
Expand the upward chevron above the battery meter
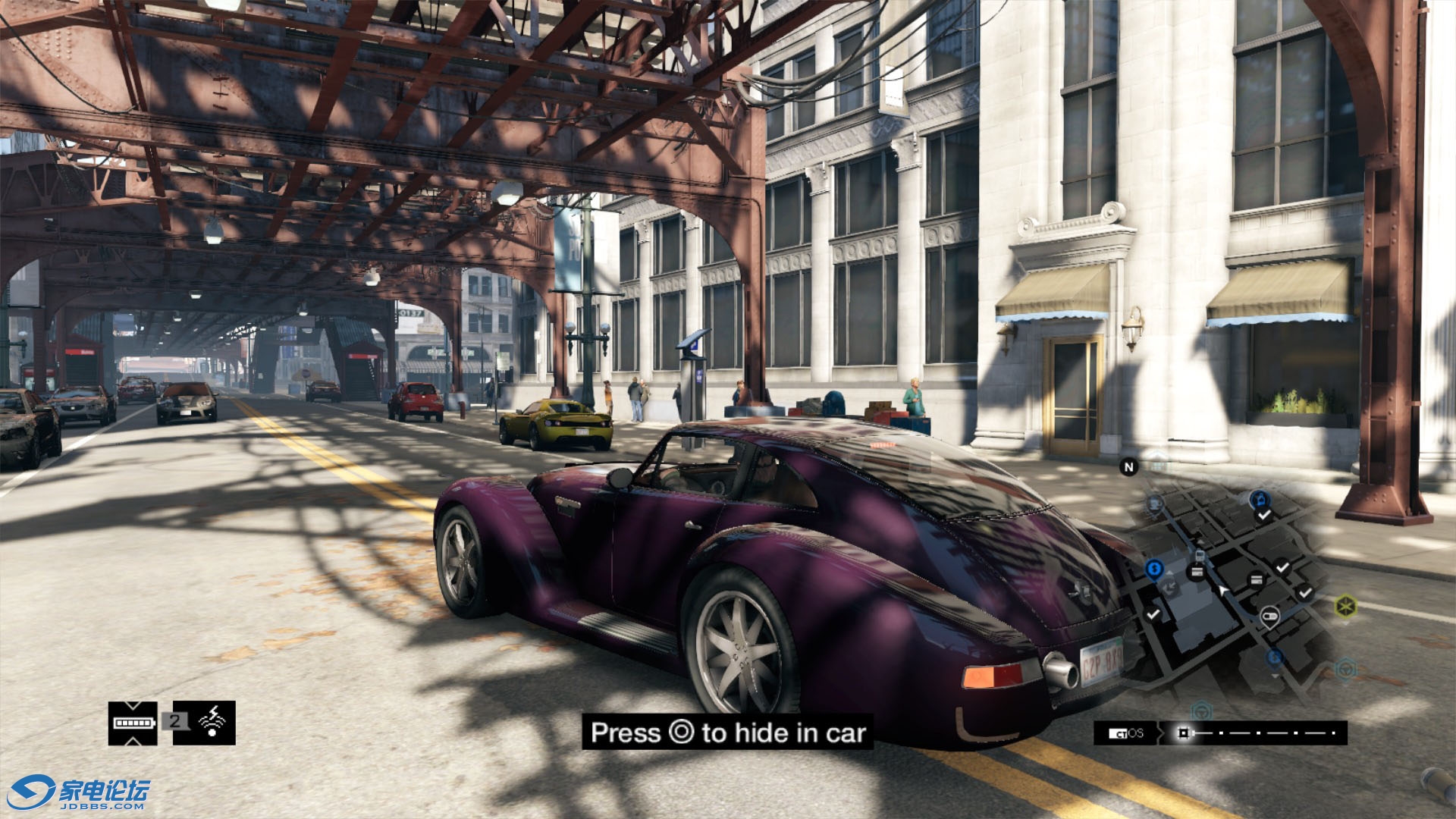tap(133, 707)
